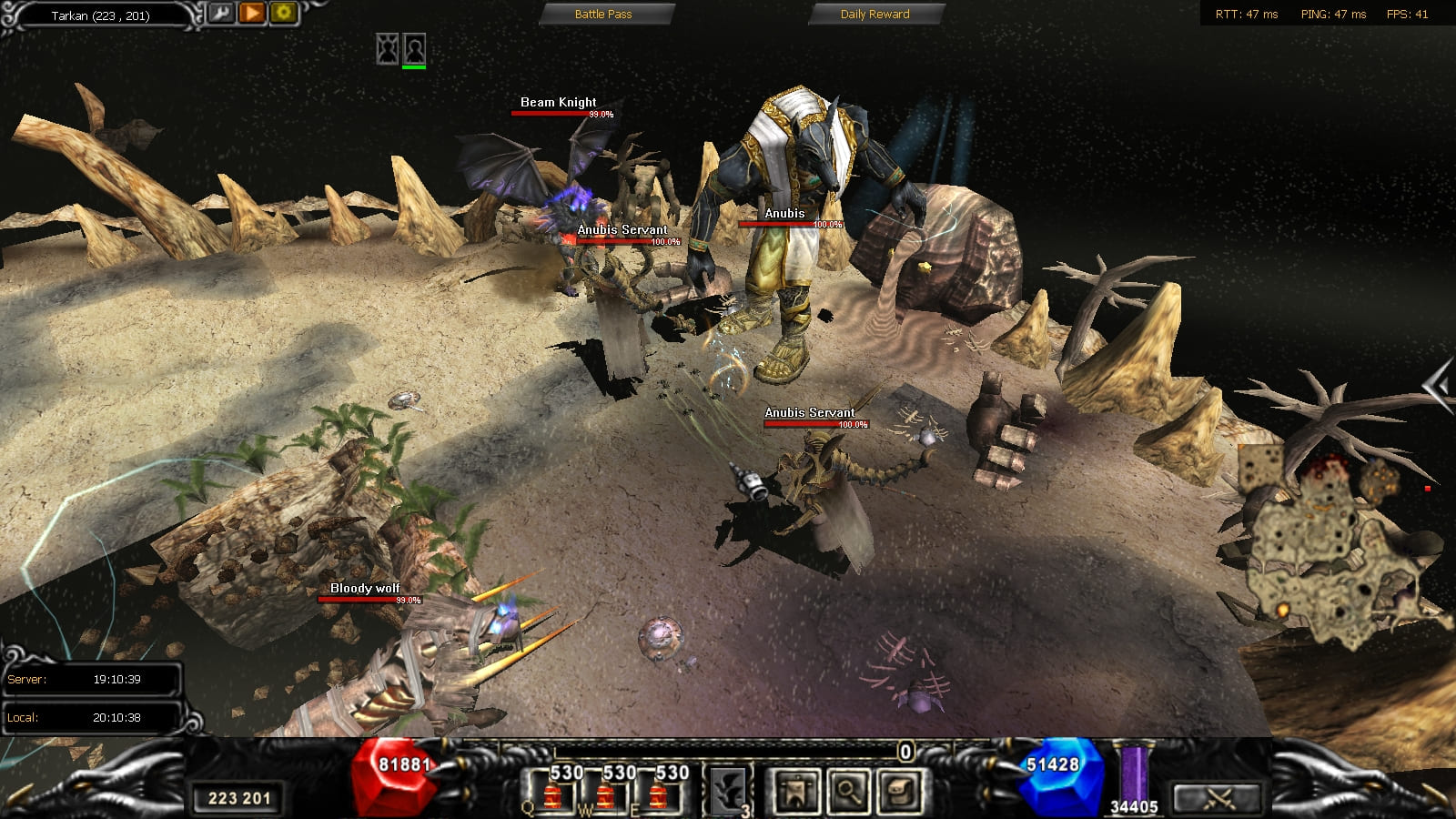Open the scroll icon window
Viewport: 1456px width, 819px height.
[x=901, y=790]
